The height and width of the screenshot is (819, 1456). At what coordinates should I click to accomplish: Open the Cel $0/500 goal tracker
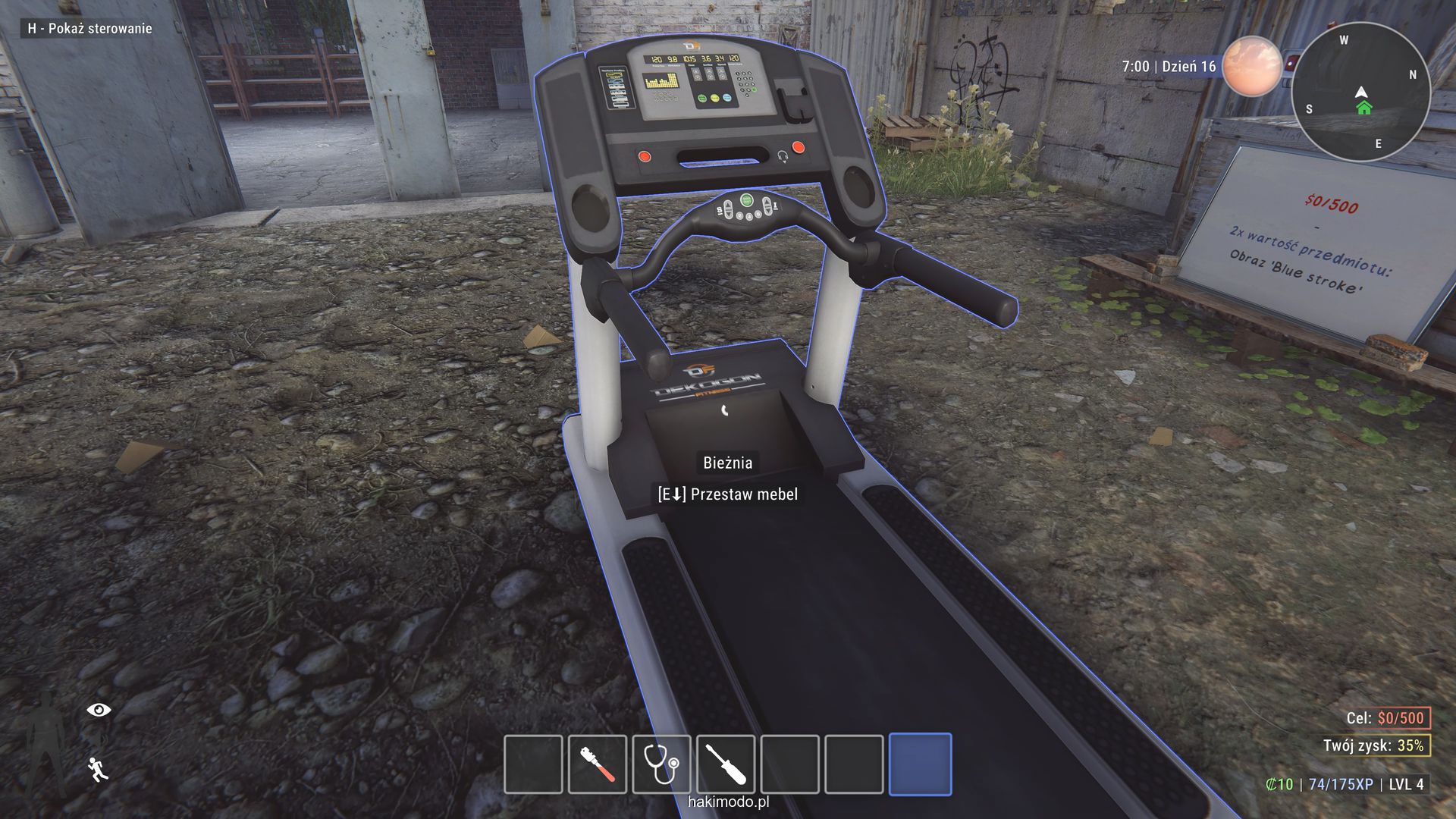[1386, 718]
